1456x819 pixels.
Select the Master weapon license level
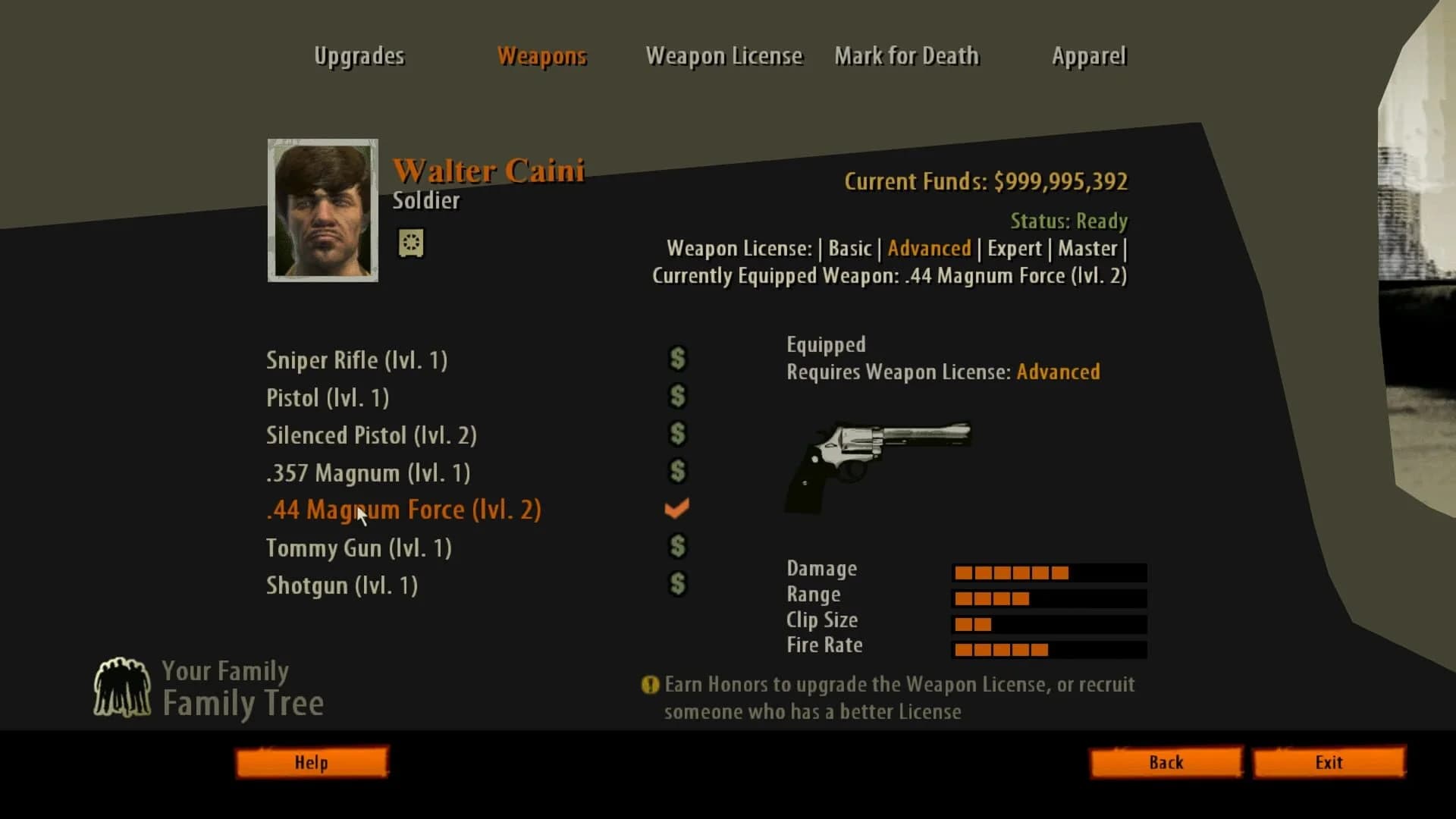click(1087, 248)
